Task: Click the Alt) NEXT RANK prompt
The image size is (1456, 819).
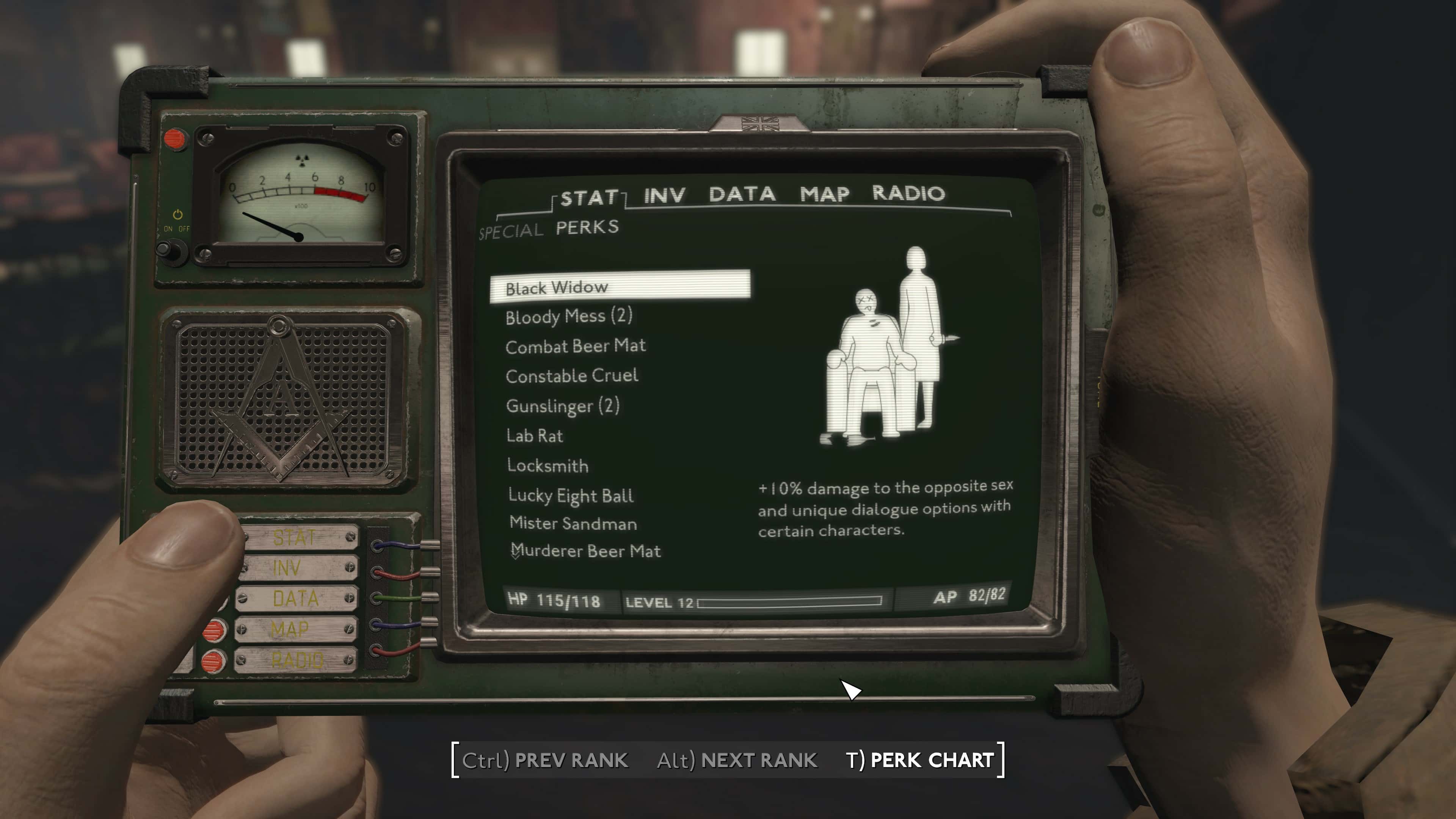Action: (737, 760)
